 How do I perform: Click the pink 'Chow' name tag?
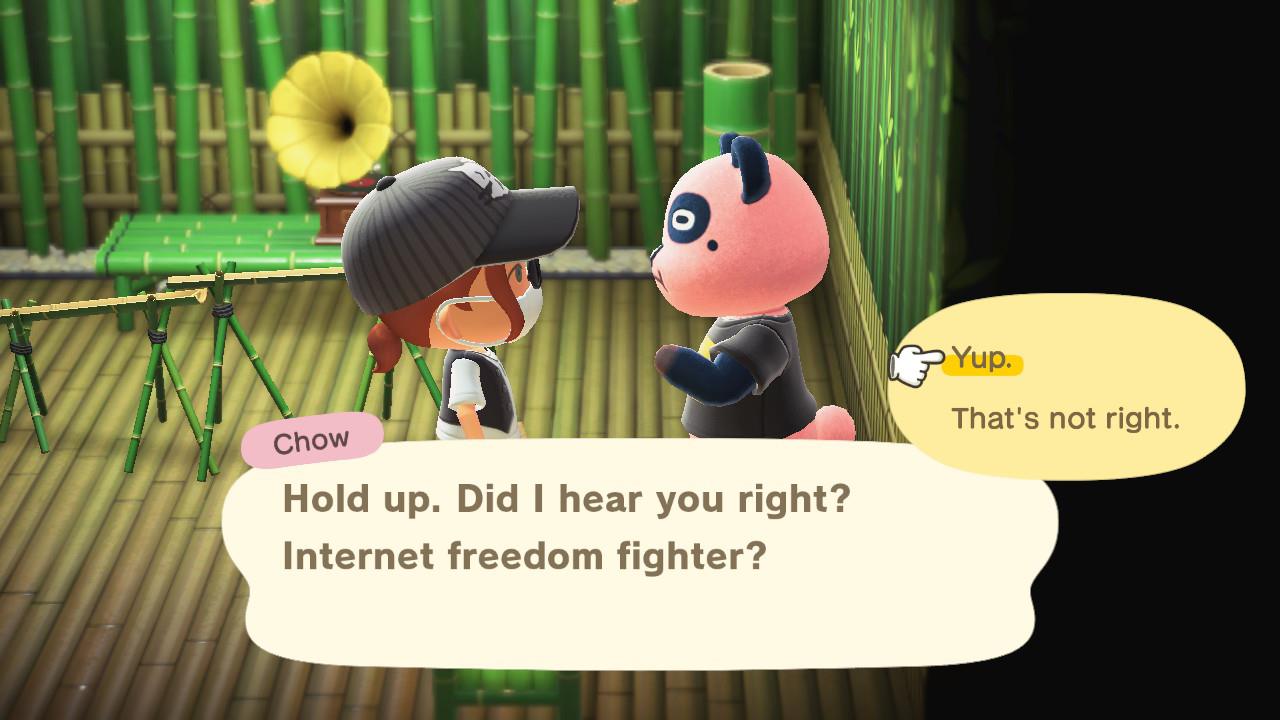[x=310, y=437]
